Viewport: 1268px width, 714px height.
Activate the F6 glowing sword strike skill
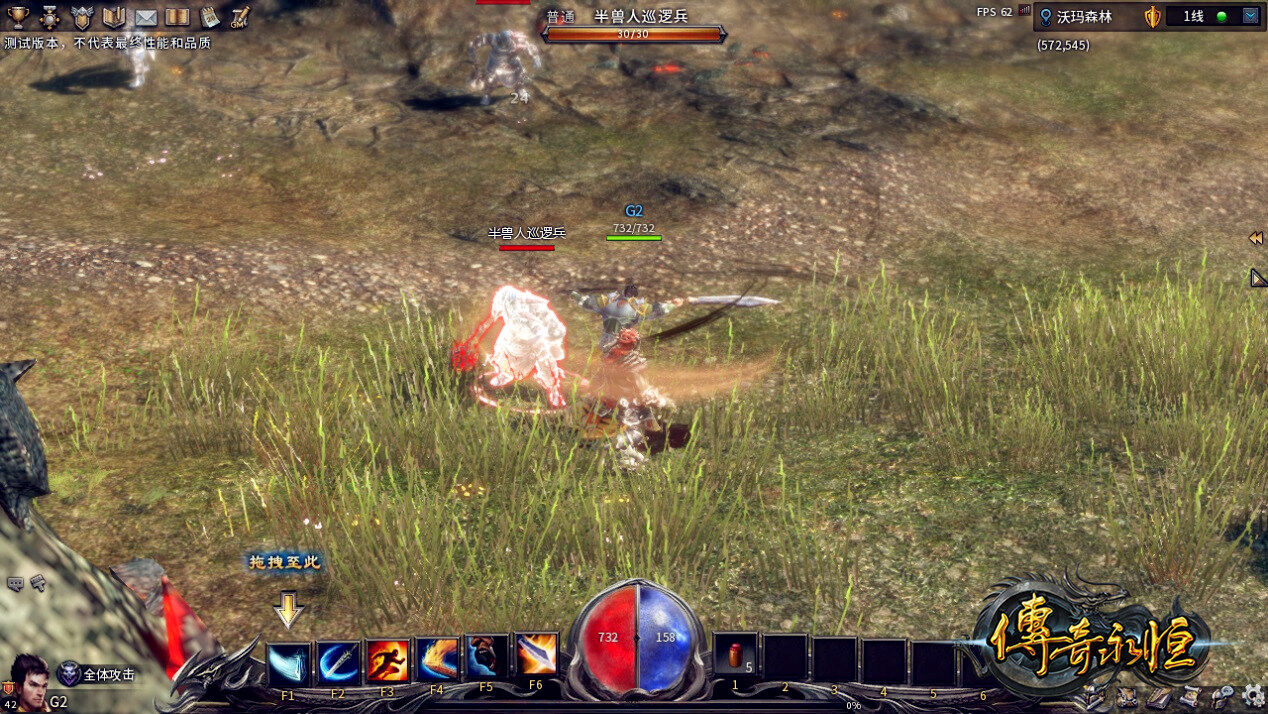[537, 656]
